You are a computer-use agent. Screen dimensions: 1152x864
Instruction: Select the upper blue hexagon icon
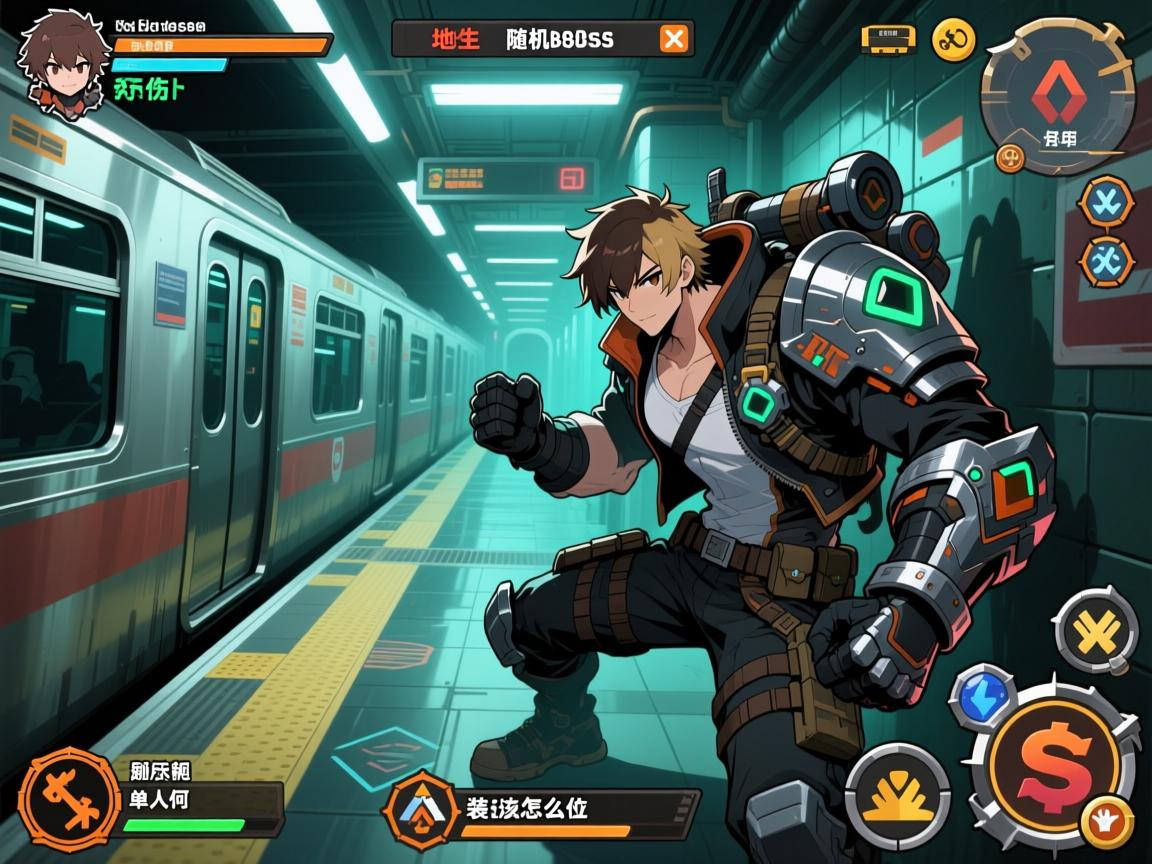[x=1107, y=199]
